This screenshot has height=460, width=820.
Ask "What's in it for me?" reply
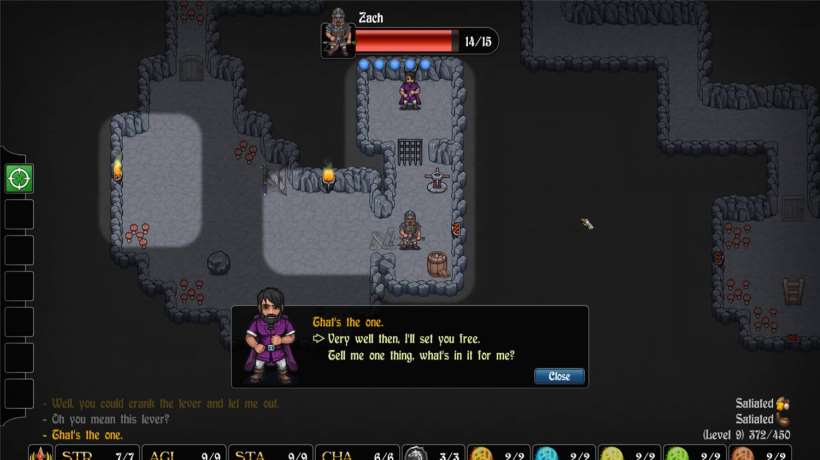tap(421, 355)
